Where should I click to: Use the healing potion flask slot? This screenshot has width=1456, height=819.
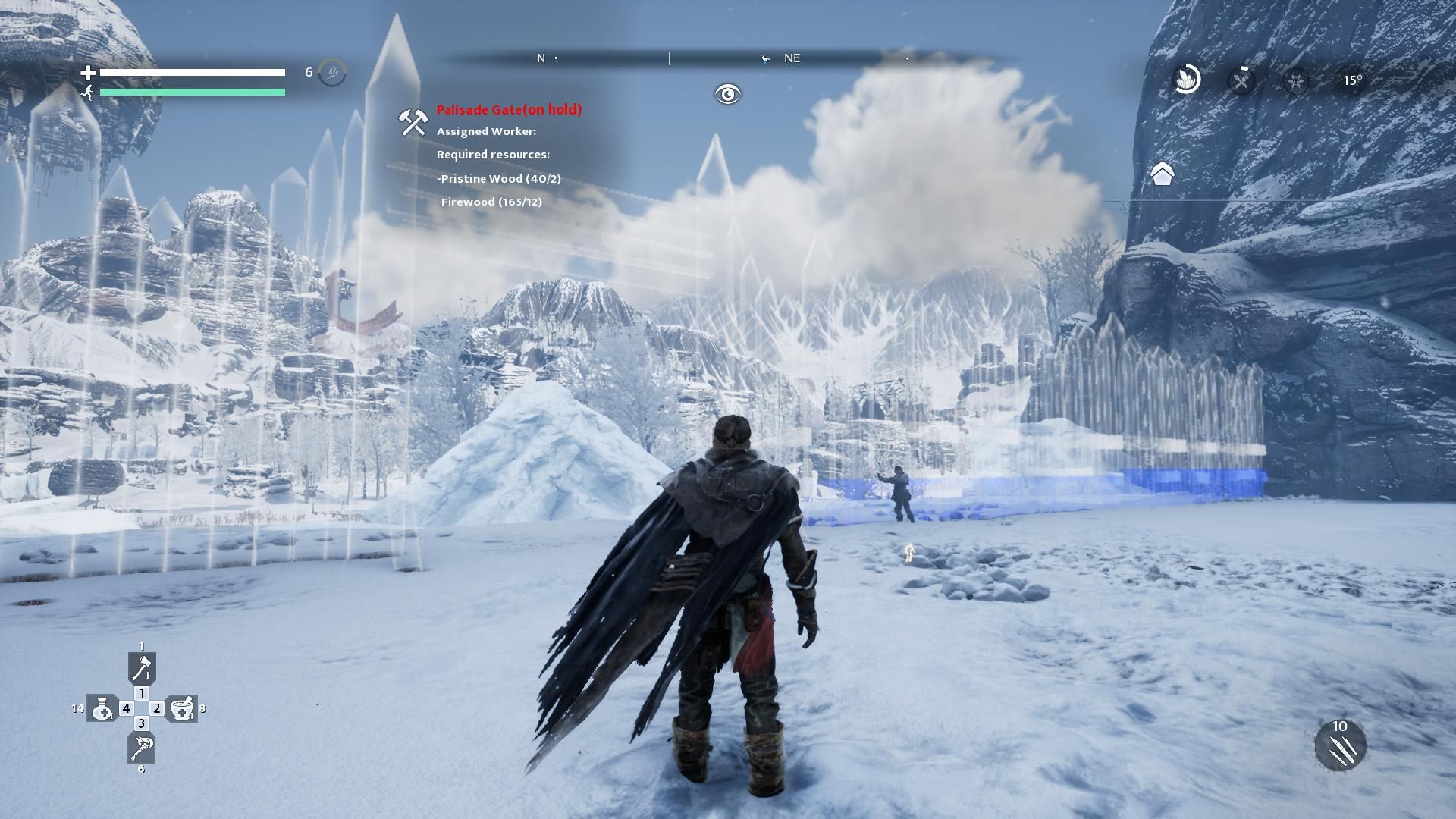pos(102,708)
